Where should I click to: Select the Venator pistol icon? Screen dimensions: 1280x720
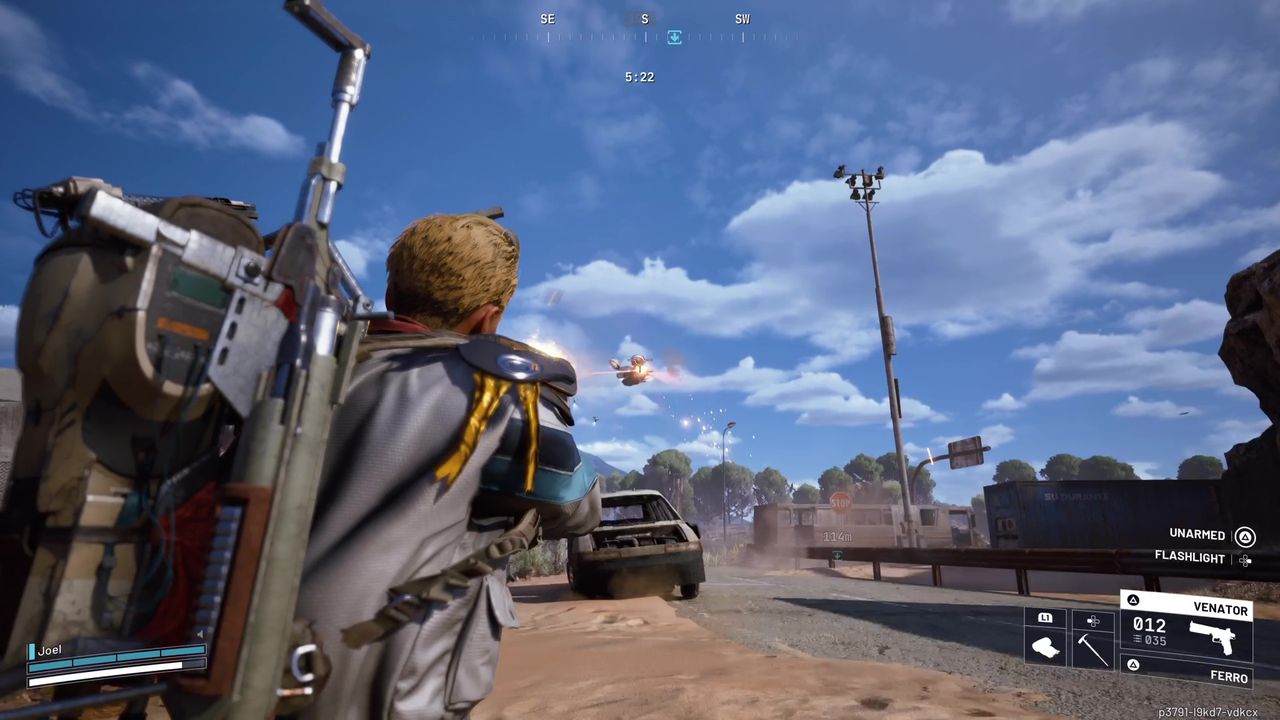tap(1215, 637)
